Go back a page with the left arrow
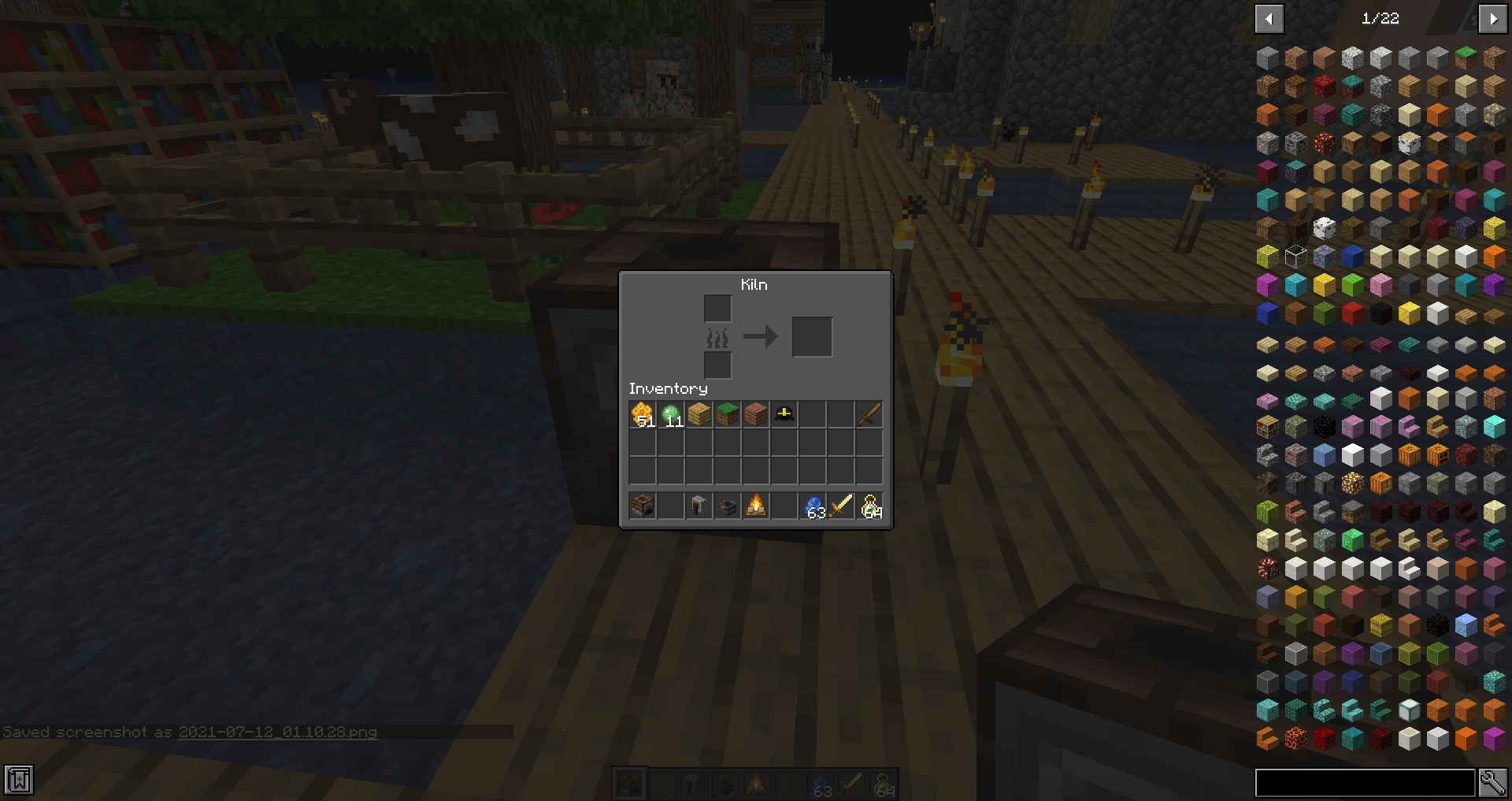 pos(1269,18)
